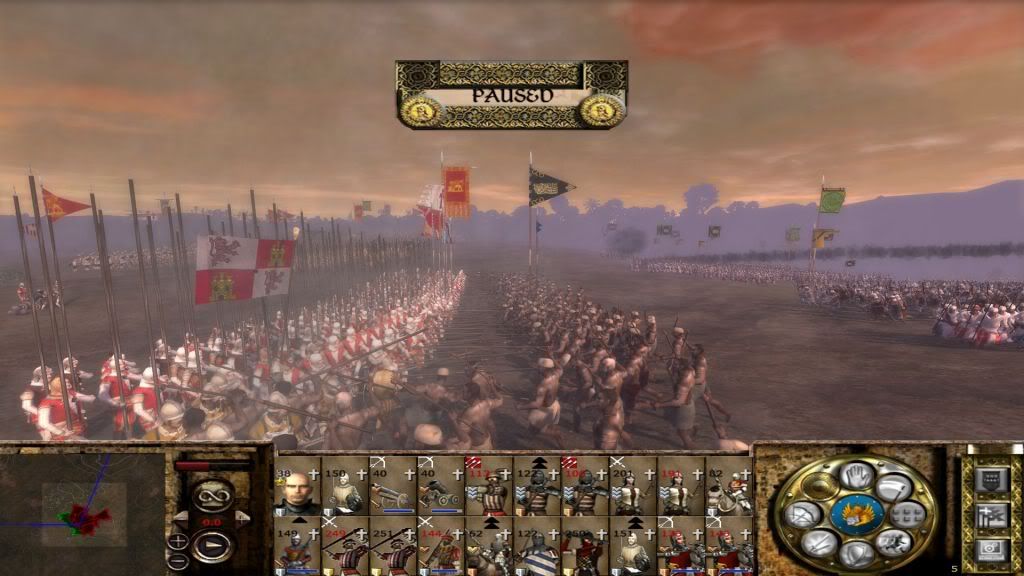Zoom out the battle minimap
The height and width of the screenshot is (576, 1024).
coord(178,559)
